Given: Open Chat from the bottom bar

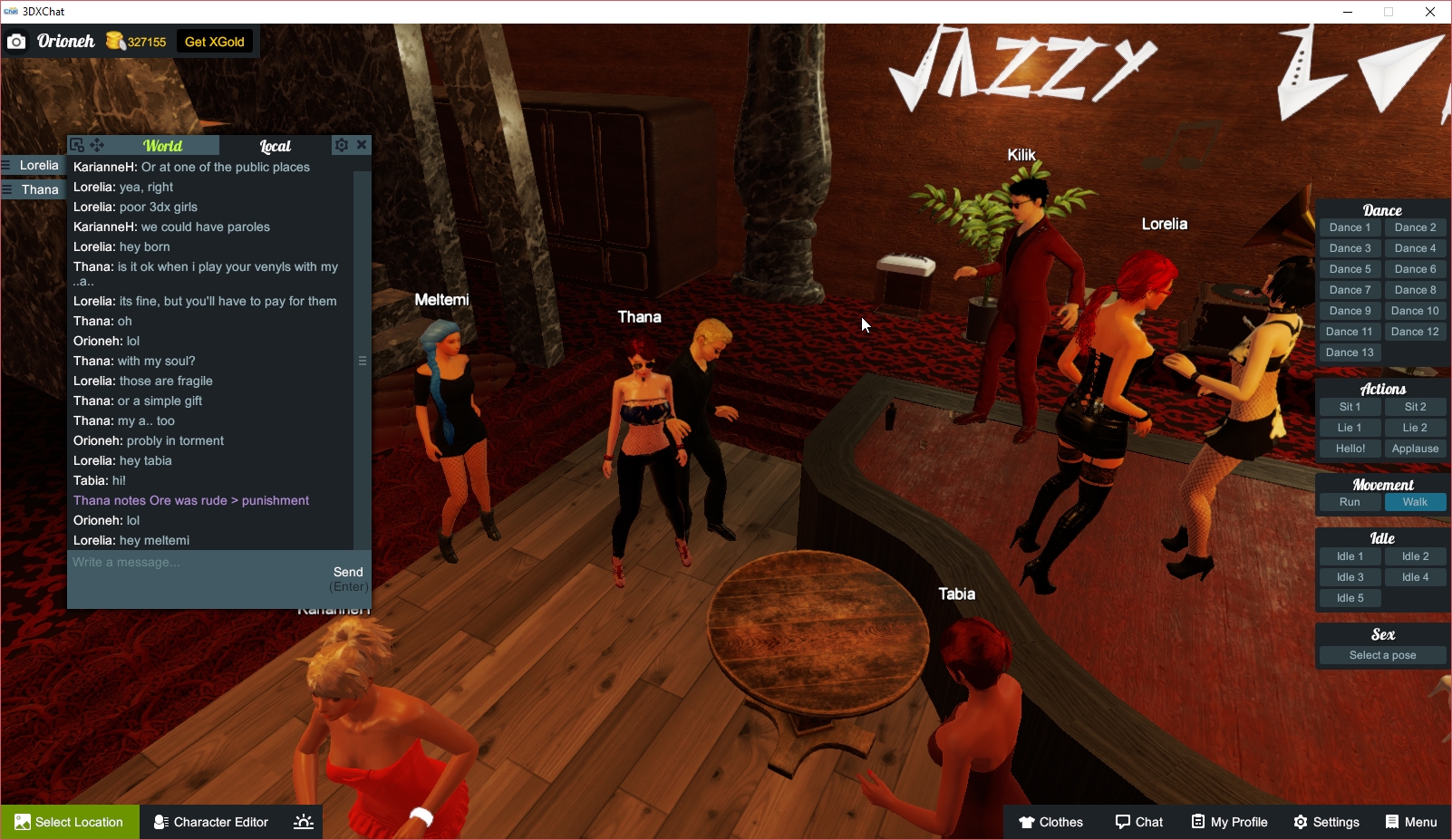Looking at the screenshot, I should pyautogui.click(x=1139, y=822).
